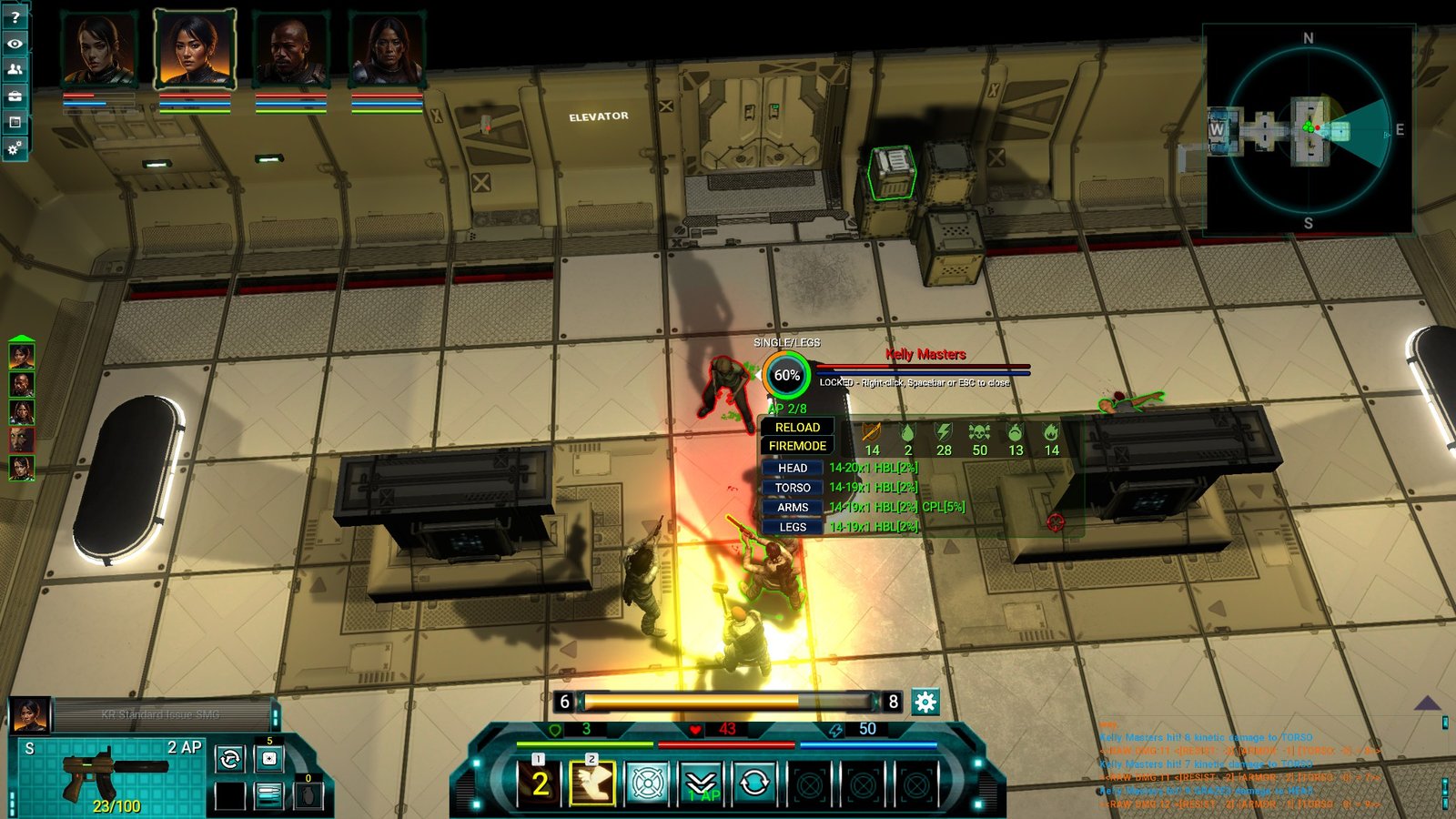
Task: Activate the winged-foot ability in slot 2
Action: click(x=591, y=783)
